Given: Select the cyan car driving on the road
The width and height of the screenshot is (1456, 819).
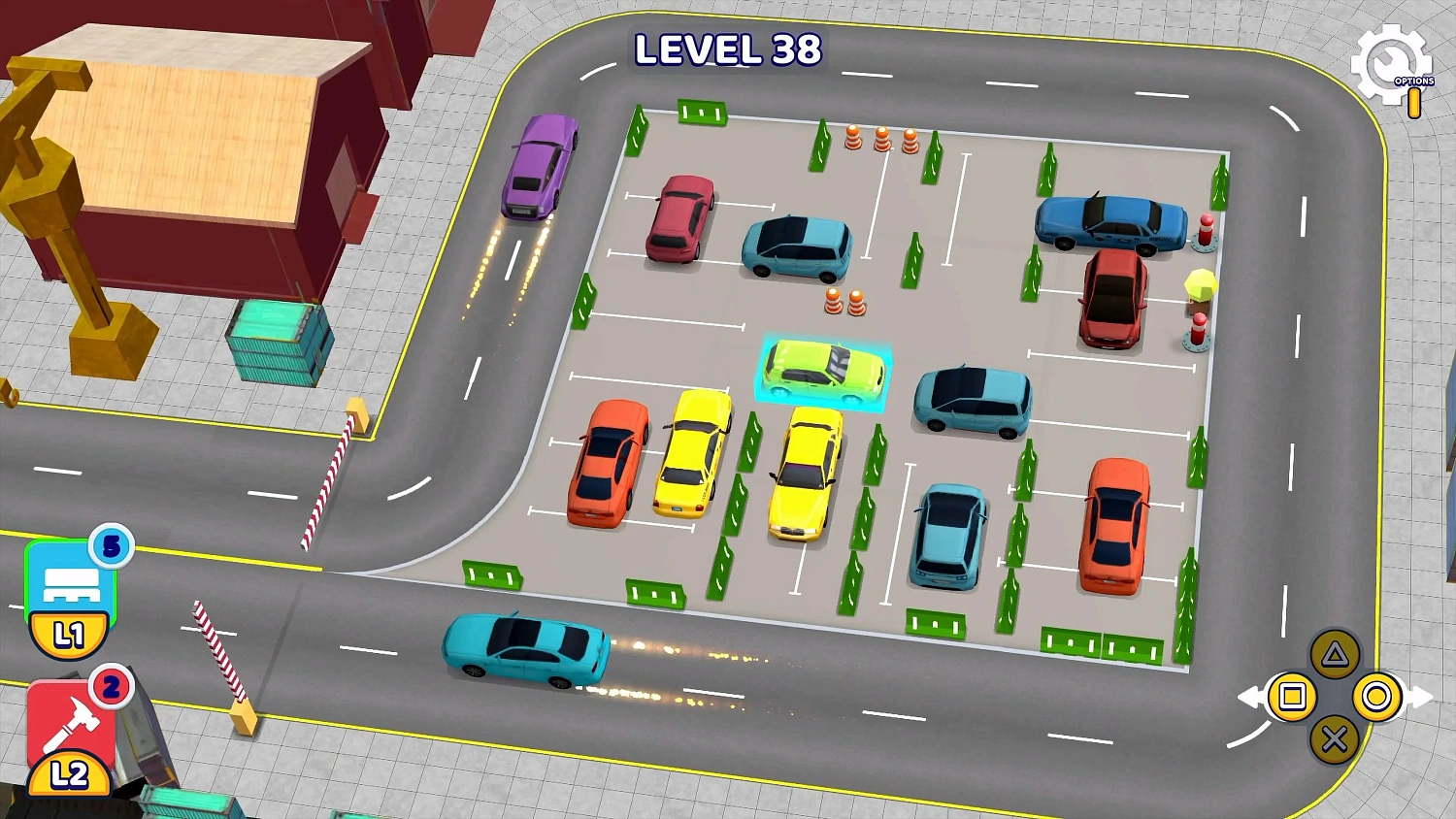Looking at the screenshot, I should (x=524, y=650).
